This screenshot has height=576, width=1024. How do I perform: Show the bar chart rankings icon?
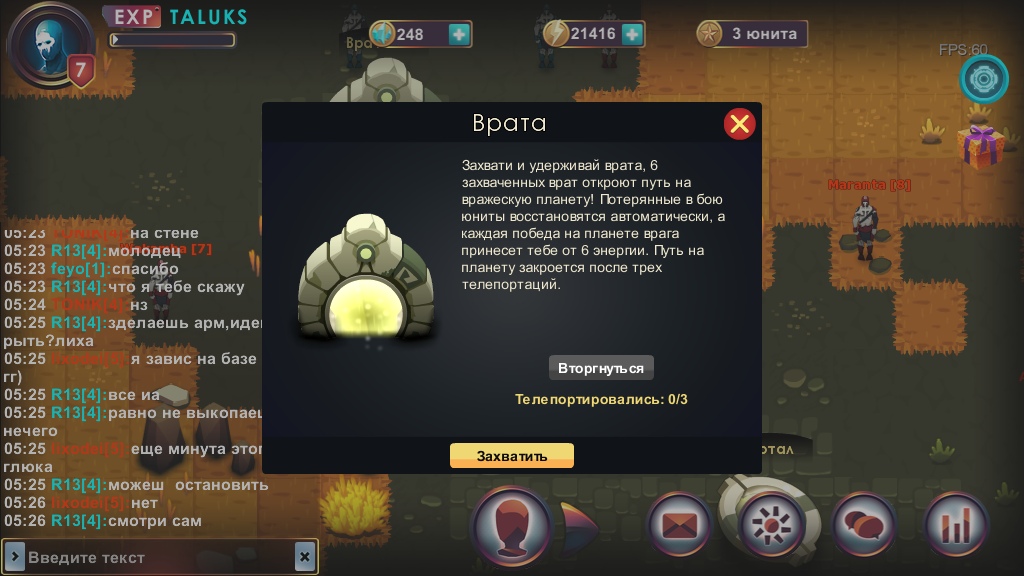click(x=956, y=524)
